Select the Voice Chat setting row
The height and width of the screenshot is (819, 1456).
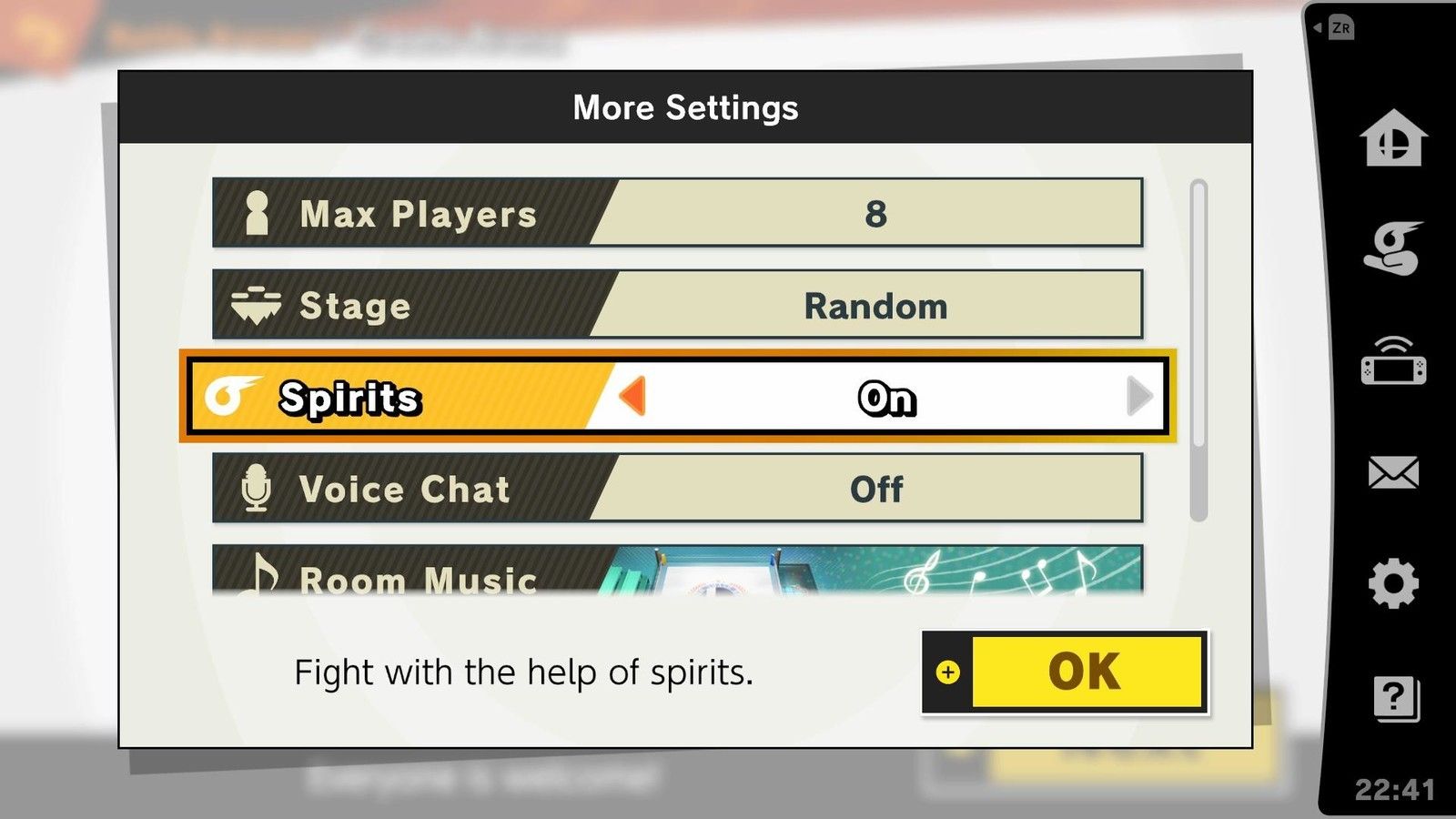[x=677, y=489]
